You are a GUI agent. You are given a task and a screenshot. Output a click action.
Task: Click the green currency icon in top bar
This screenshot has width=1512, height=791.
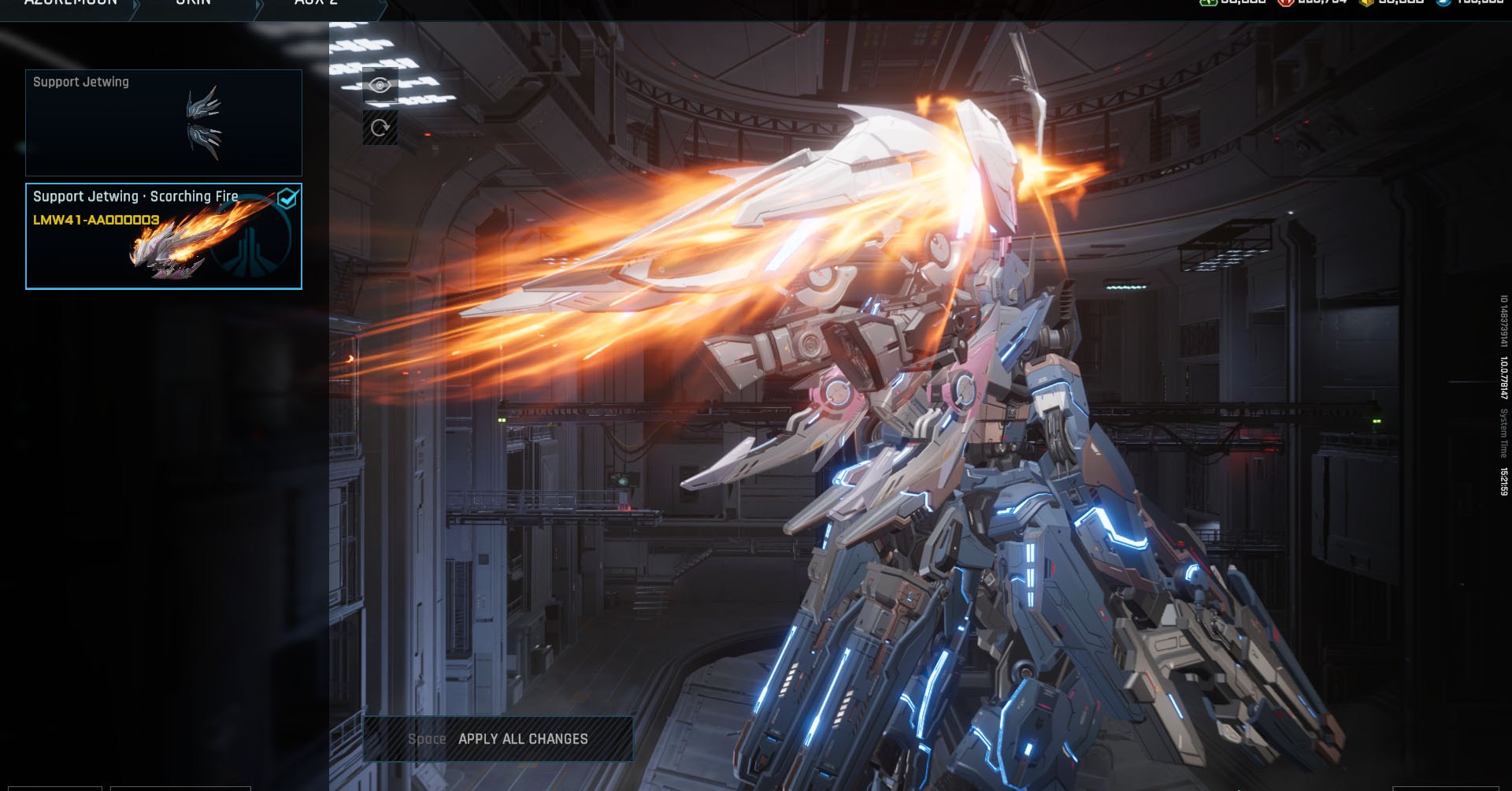[1207, 4]
